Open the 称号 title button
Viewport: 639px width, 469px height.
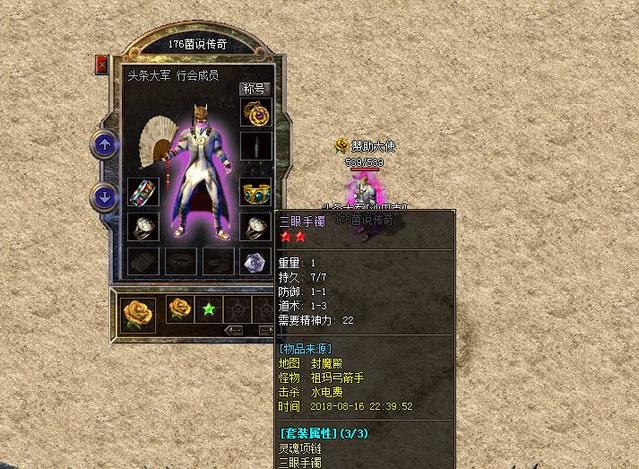pos(255,88)
